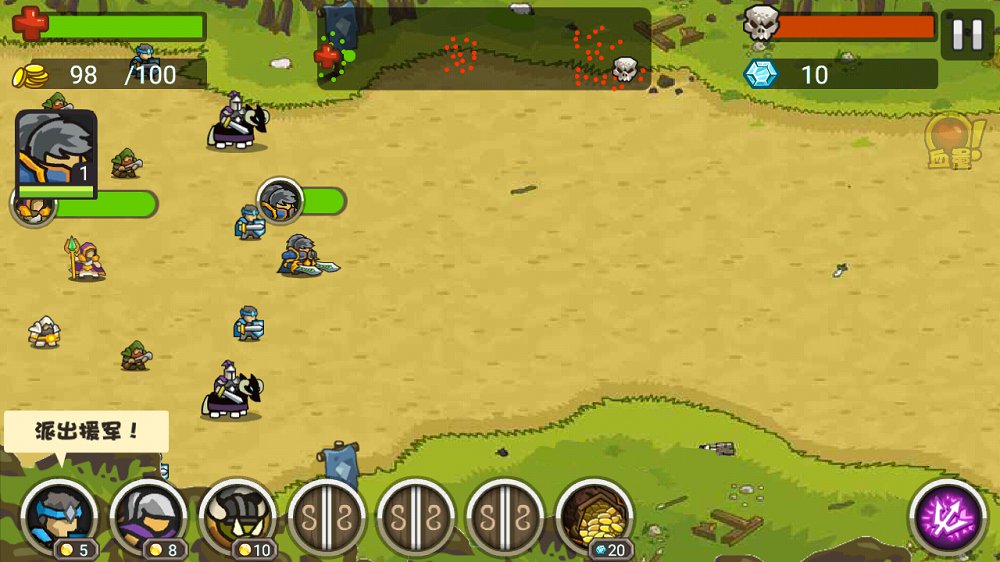
Task: Summon the blue-headband soldier costing 5 gold
Action: (x=60, y=518)
